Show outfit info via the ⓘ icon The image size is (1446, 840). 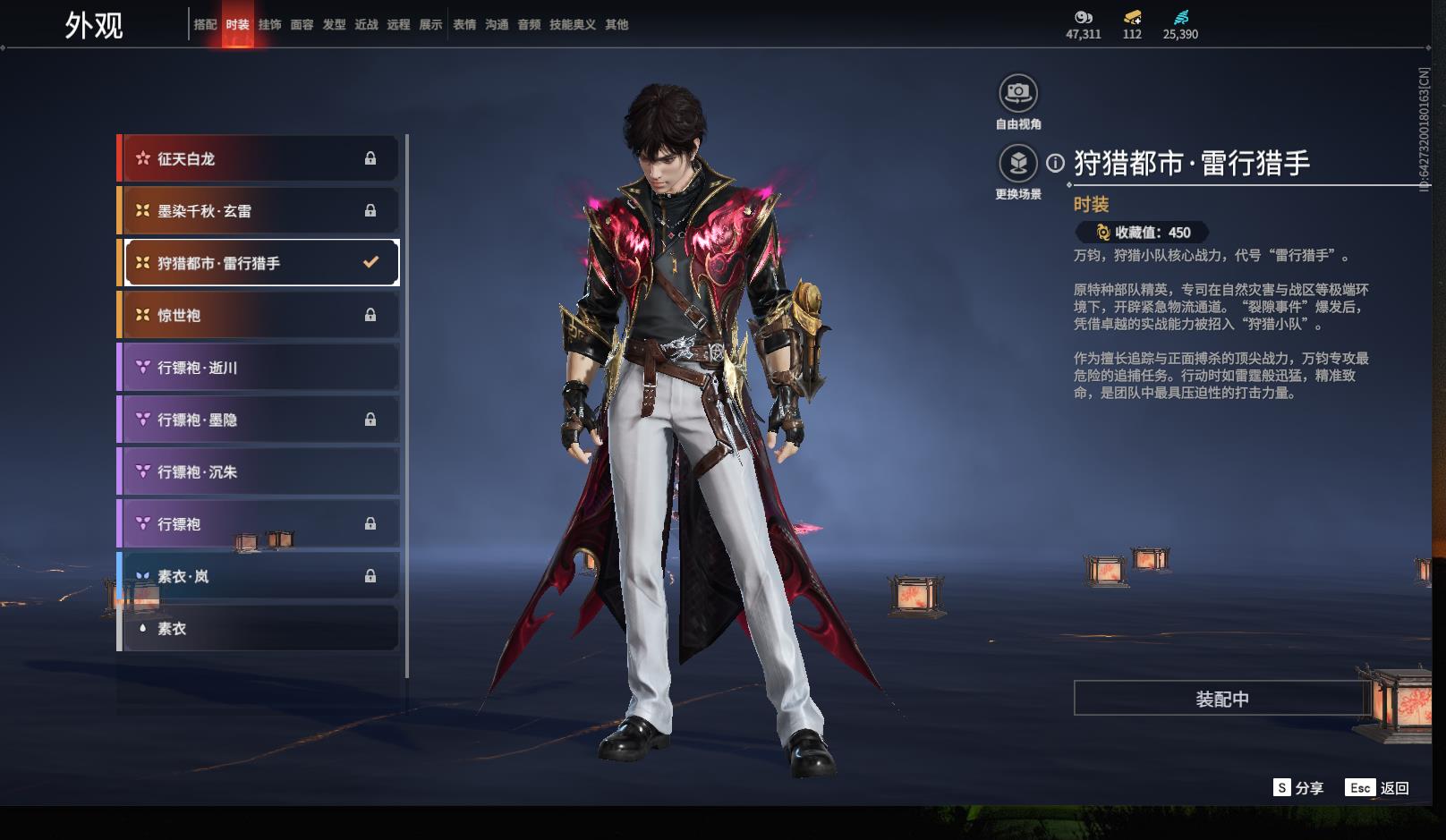[x=1056, y=163]
